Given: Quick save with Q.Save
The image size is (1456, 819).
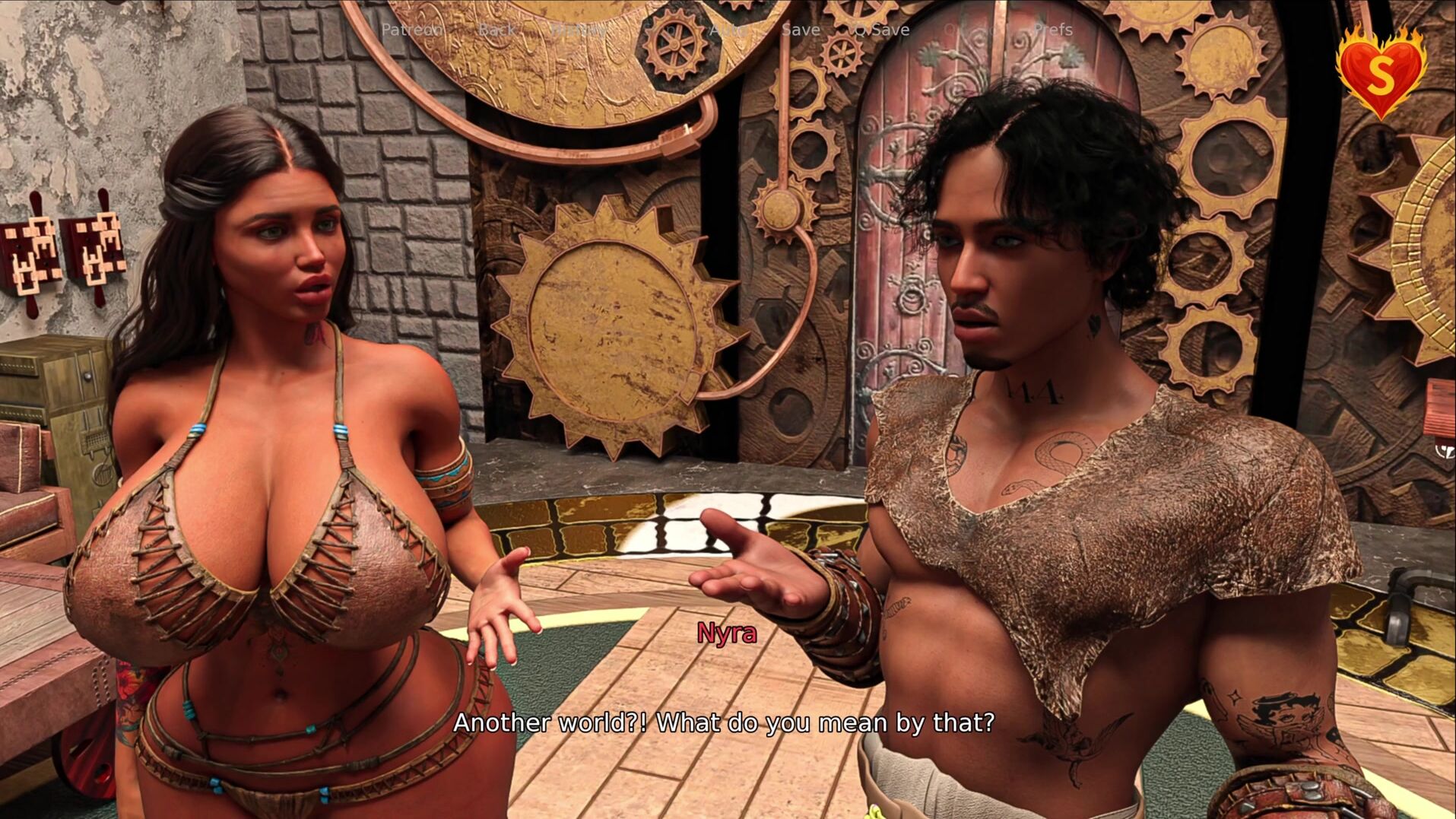Looking at the screenshot, I should [880, 30].
